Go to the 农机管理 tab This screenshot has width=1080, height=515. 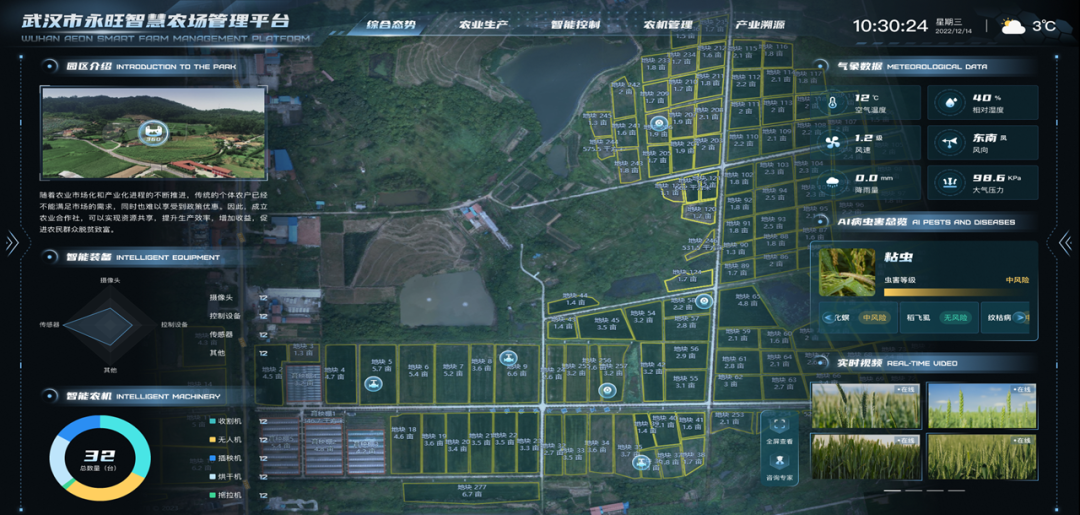click(x=668, y=25)
